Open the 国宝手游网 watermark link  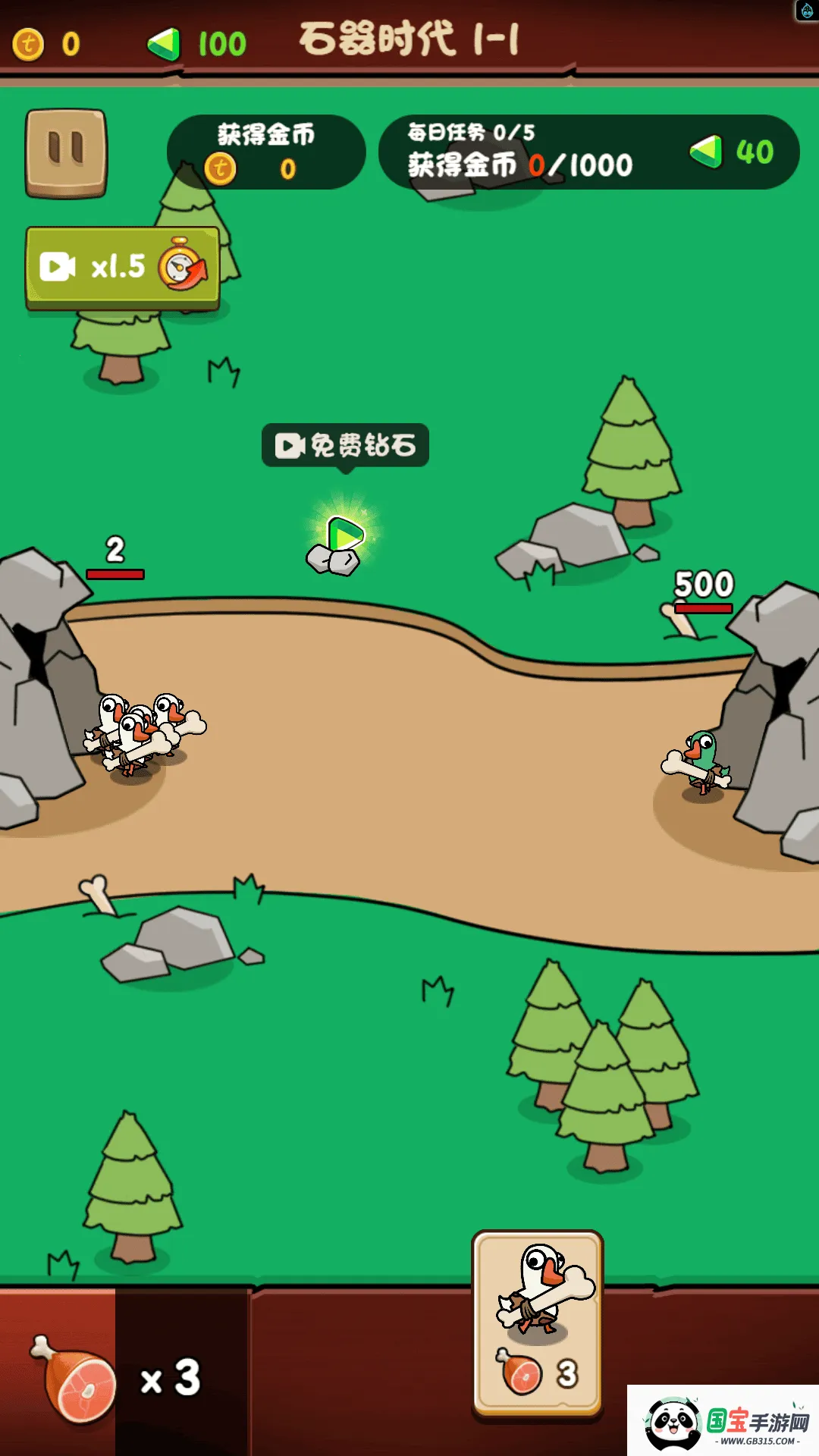pos(723,1420)
